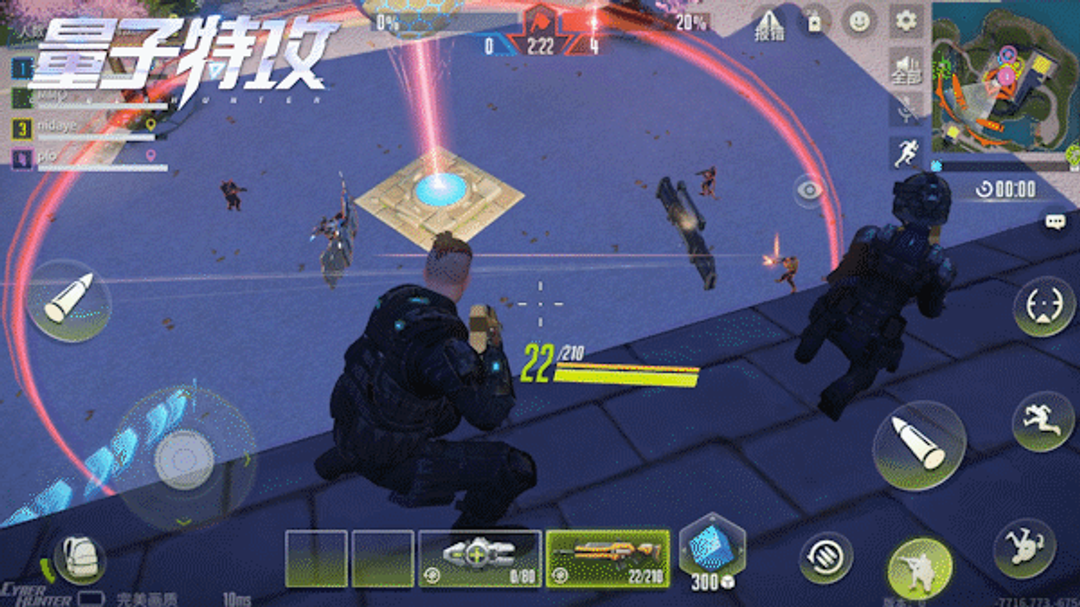The height and width of the screenshot is (607, 1080).
Task: Toggle the padlock icon in the top bar
Action: 814,21
